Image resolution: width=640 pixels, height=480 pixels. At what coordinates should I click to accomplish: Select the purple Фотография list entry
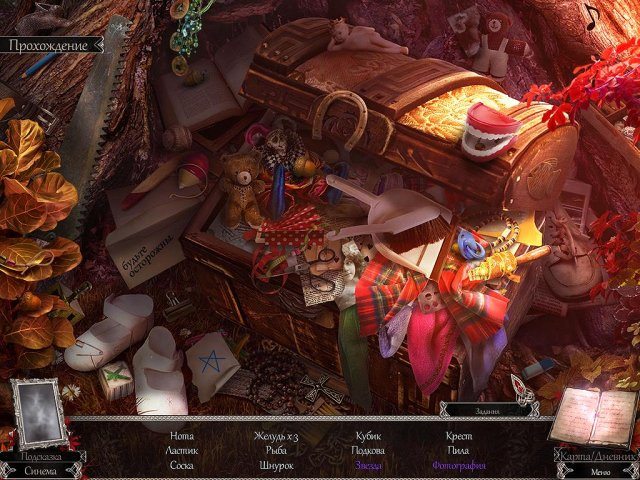459,466
